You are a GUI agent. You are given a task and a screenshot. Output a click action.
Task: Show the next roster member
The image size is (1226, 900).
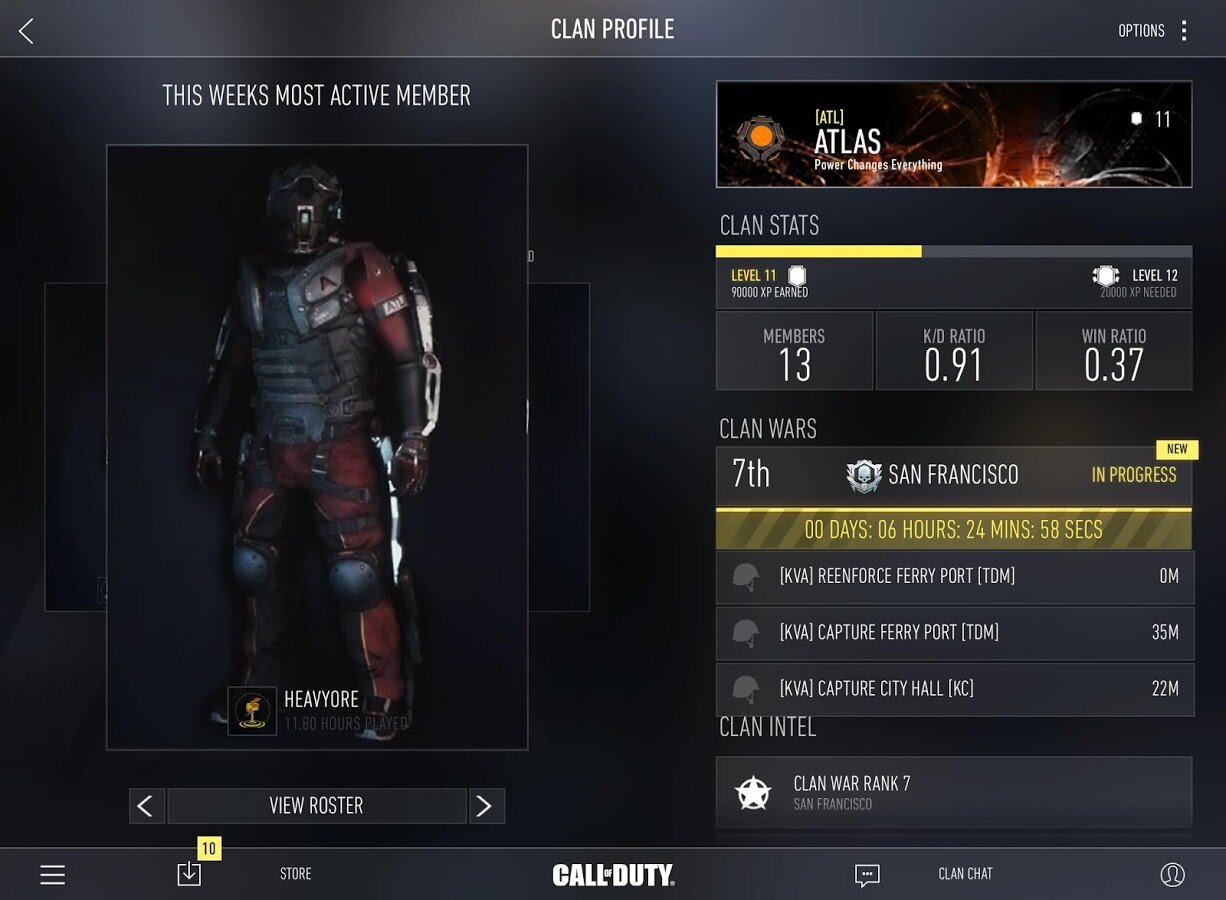(x=486, y=806)
